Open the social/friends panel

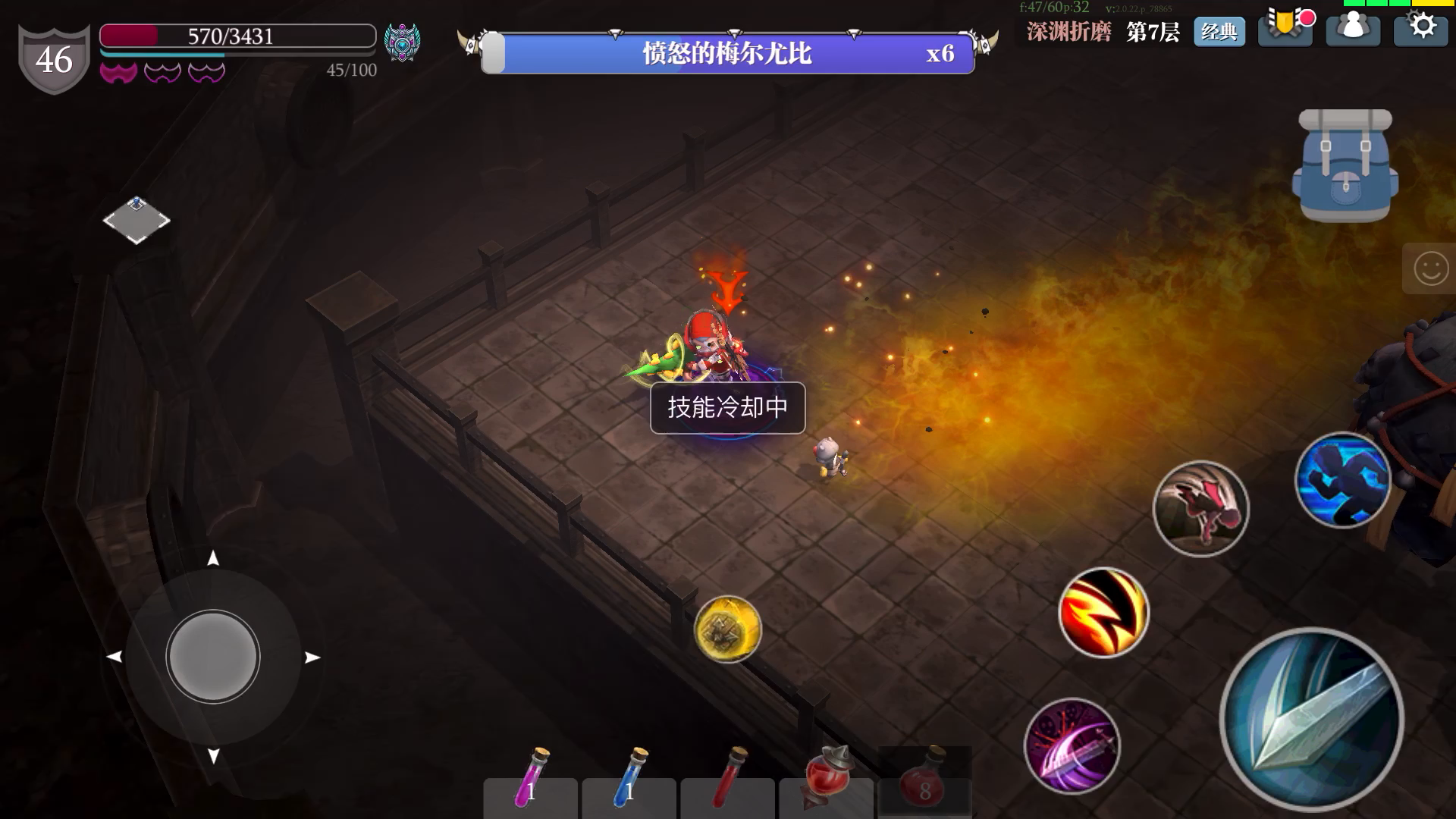(x=1353, y=28)
